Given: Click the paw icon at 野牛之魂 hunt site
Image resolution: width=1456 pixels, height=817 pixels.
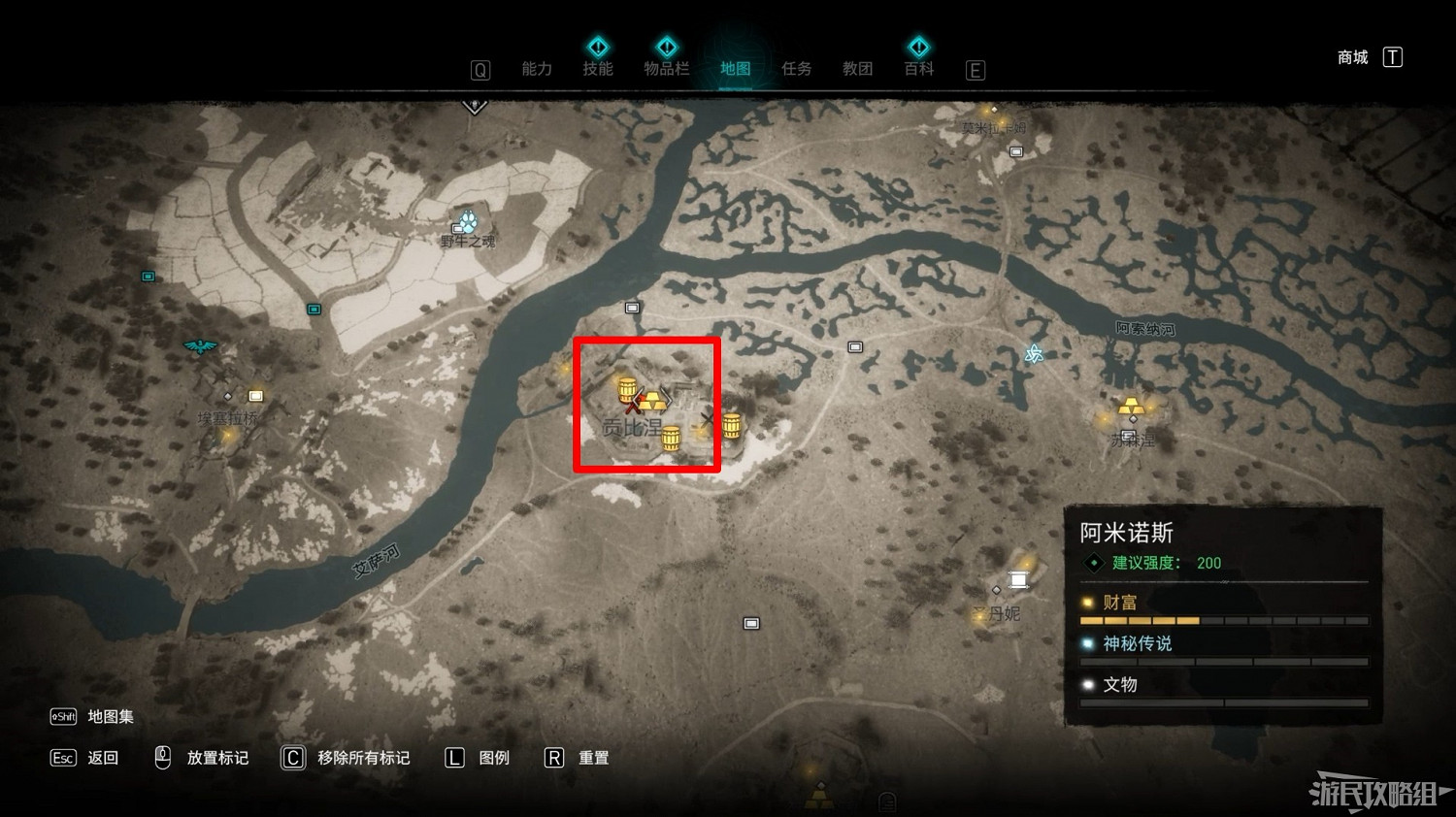Looking at the screenshot, I should tap(469, 221).
